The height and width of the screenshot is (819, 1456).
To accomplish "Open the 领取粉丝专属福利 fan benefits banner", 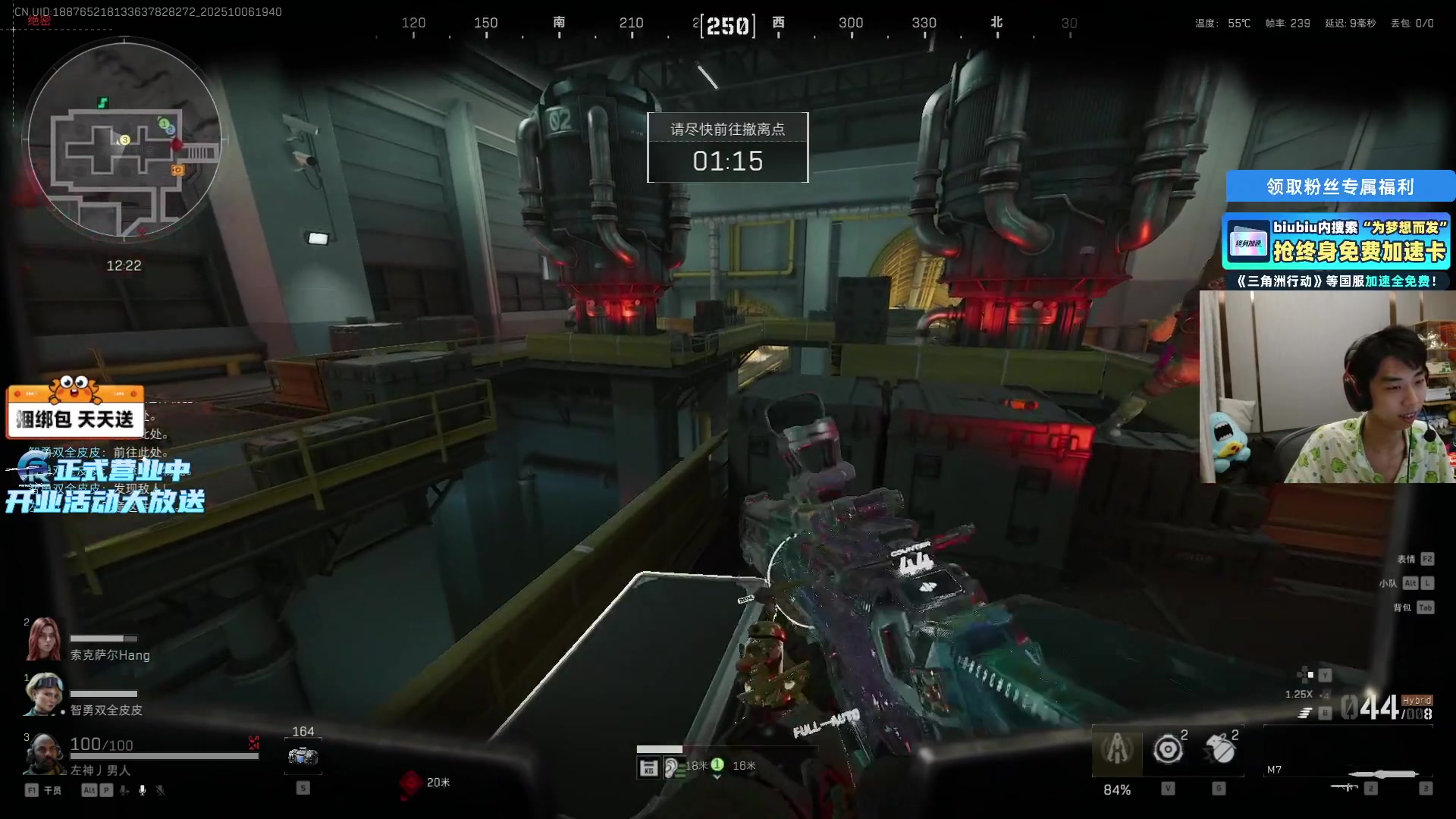I will coord(1340,187).
